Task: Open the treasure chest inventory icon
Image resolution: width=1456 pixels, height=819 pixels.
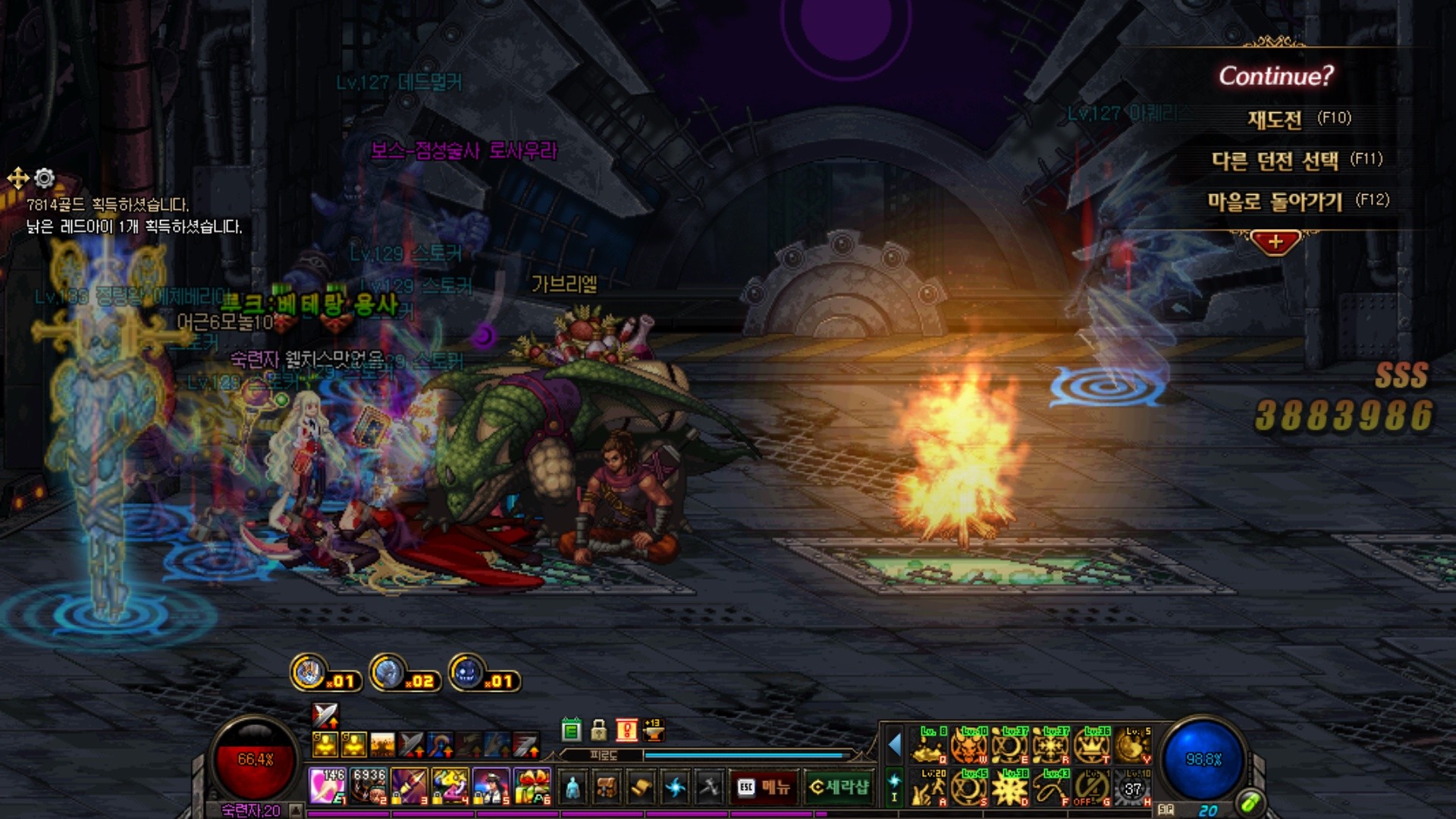Action: coord(606,787)
